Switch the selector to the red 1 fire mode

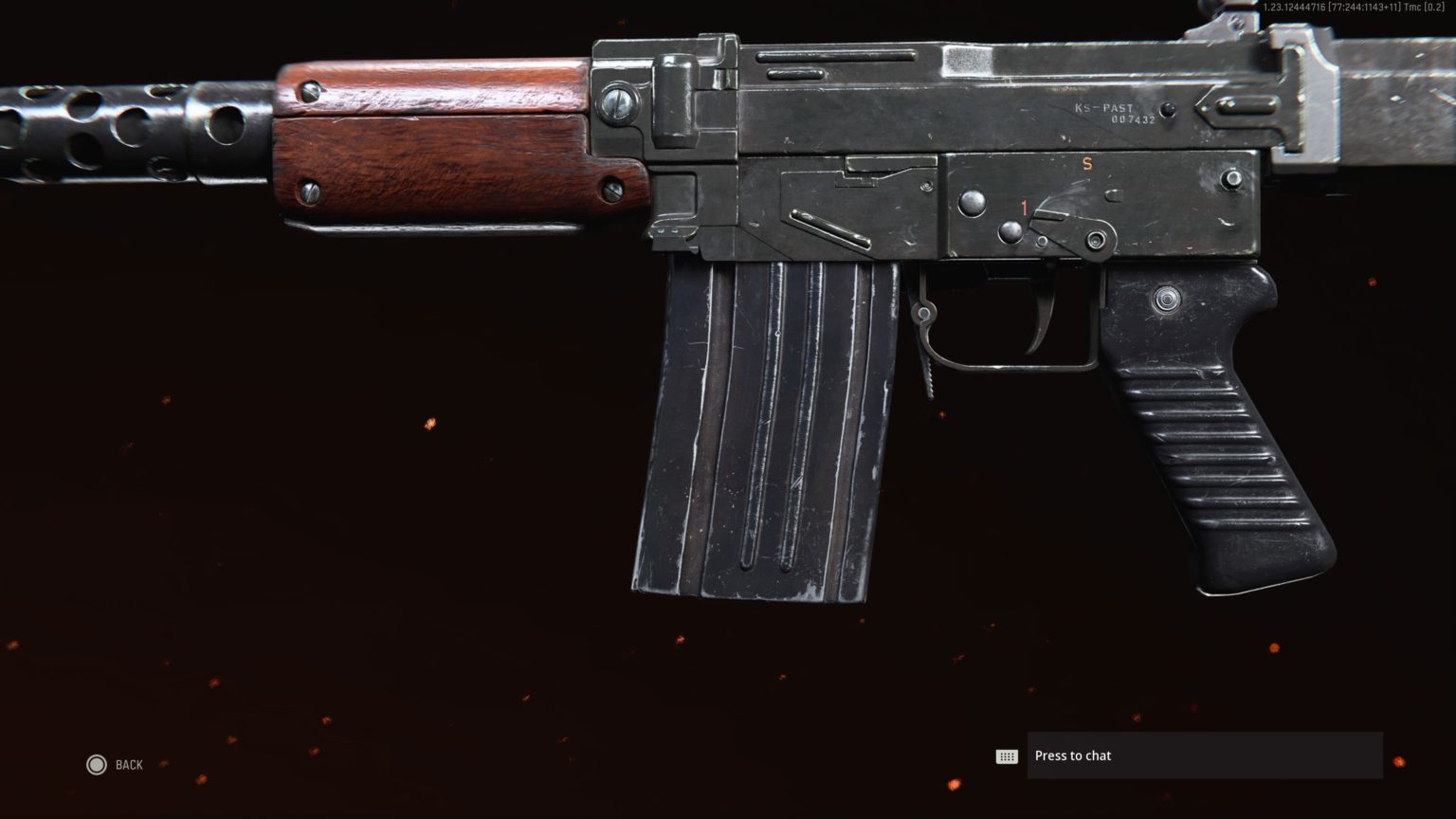(1024, 205)
